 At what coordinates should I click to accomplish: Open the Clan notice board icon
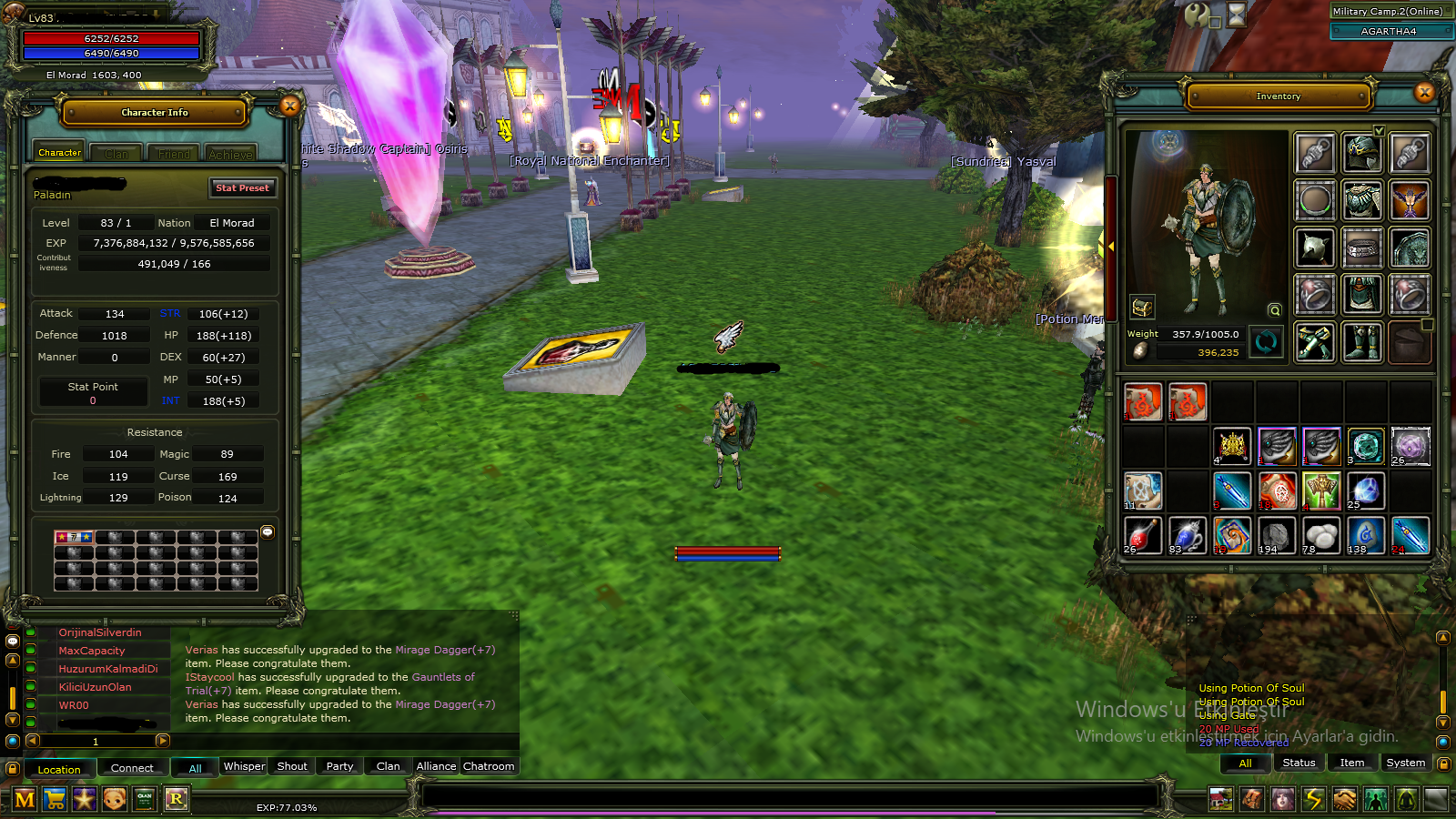click(144, 798)
